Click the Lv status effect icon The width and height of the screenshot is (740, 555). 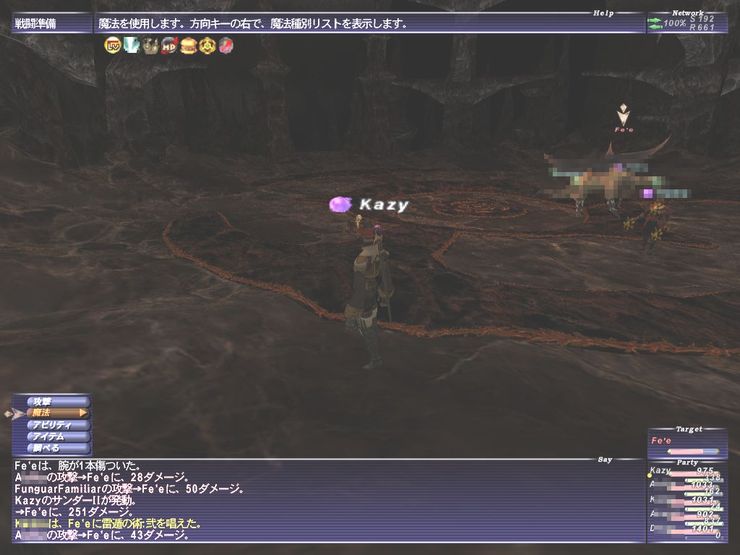(x=112, y=45)
